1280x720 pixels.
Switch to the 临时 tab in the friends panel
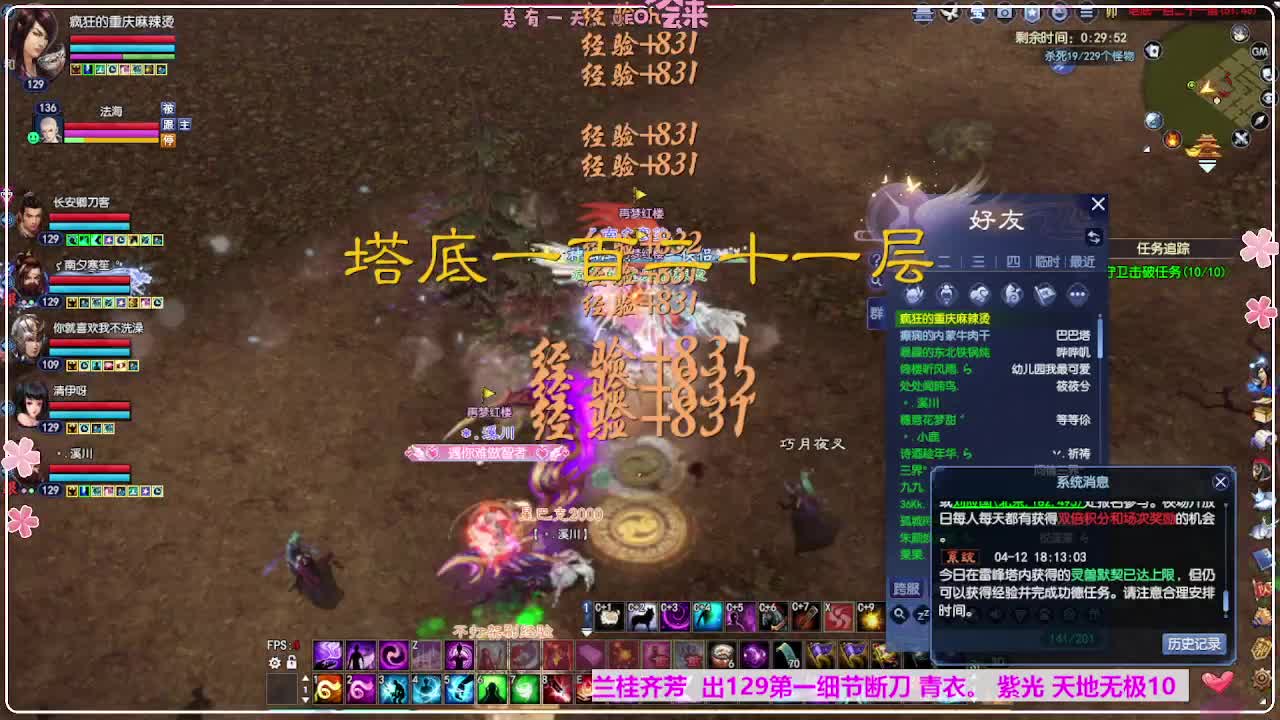pyautogui.click(x=1047, y=262)
